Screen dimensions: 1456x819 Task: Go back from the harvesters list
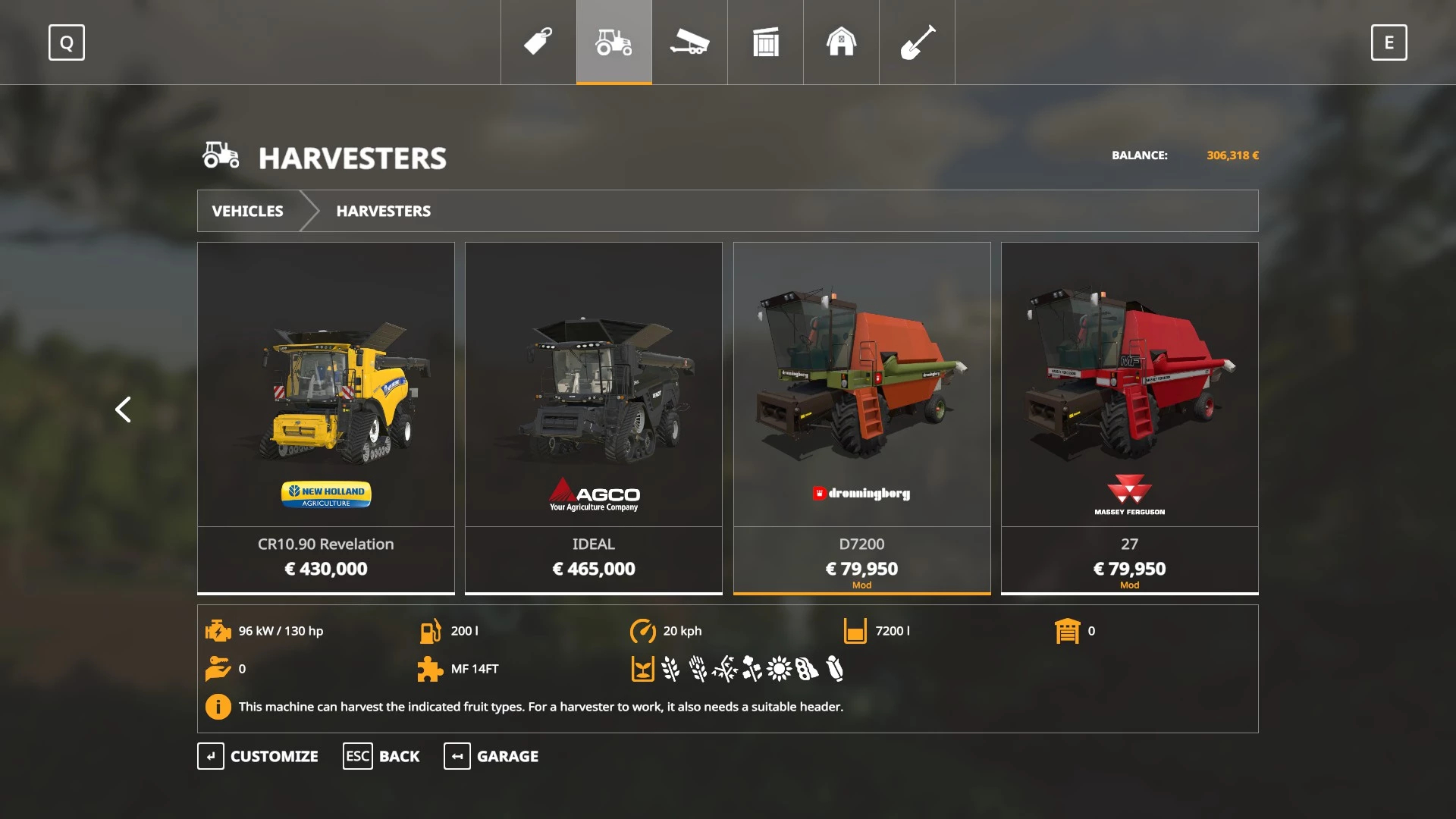(x=381, y=756)
